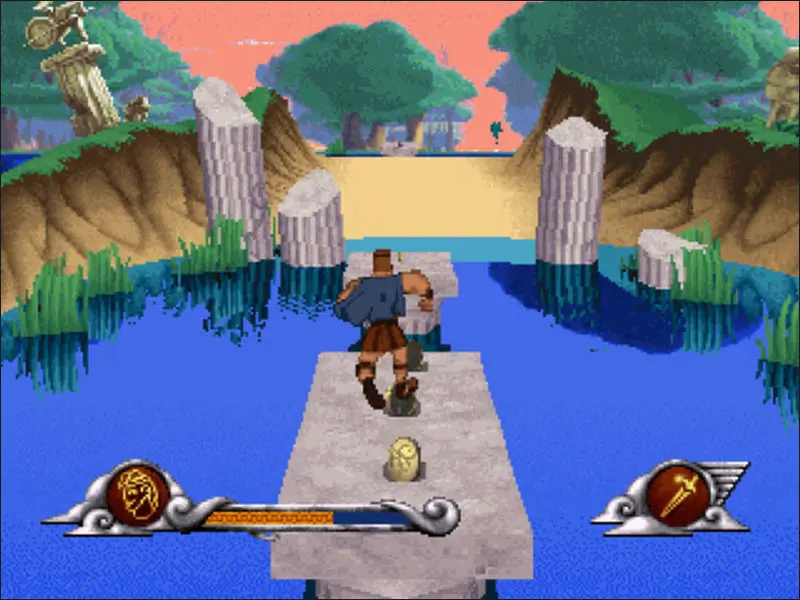Click the Hercules portrait medallion
The image size is (800, 600).
[x=137, y=493]
